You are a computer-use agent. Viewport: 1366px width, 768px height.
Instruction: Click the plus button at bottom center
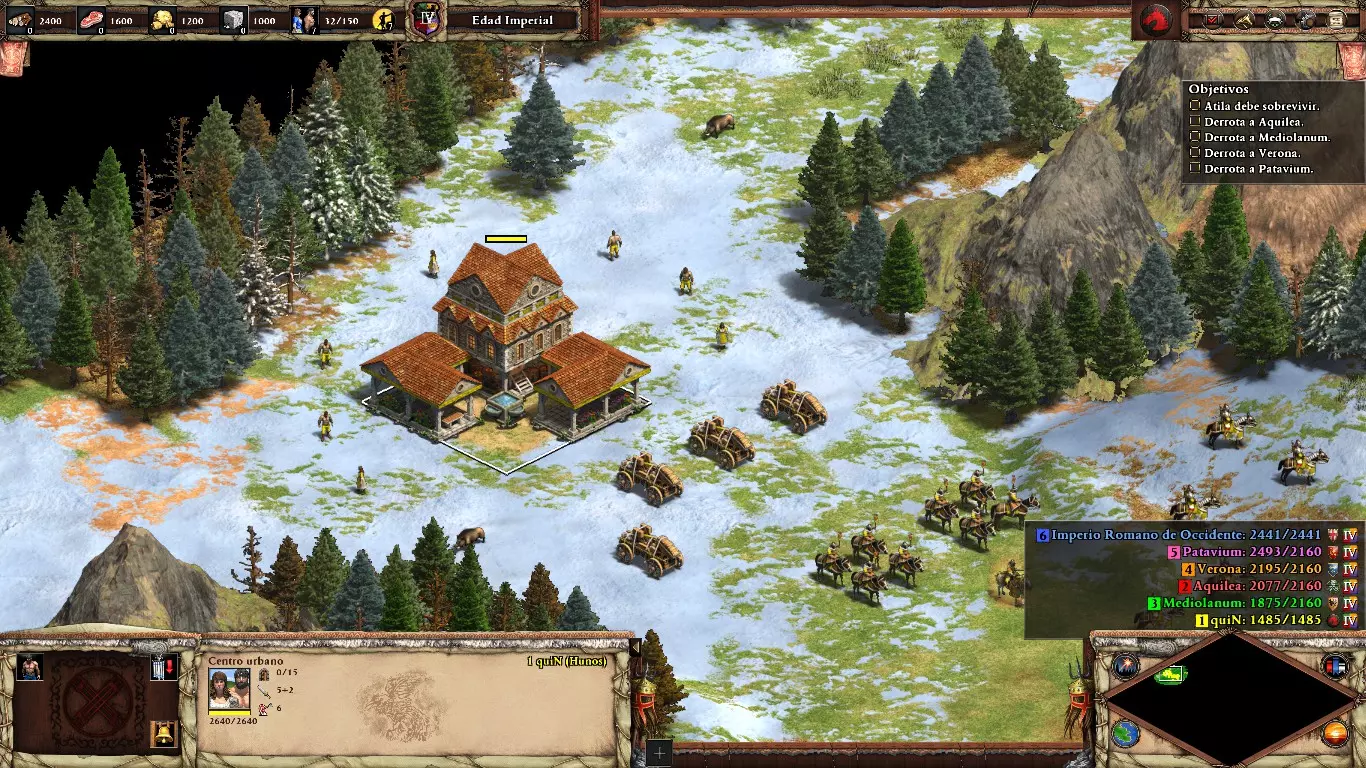coord(657,753)
